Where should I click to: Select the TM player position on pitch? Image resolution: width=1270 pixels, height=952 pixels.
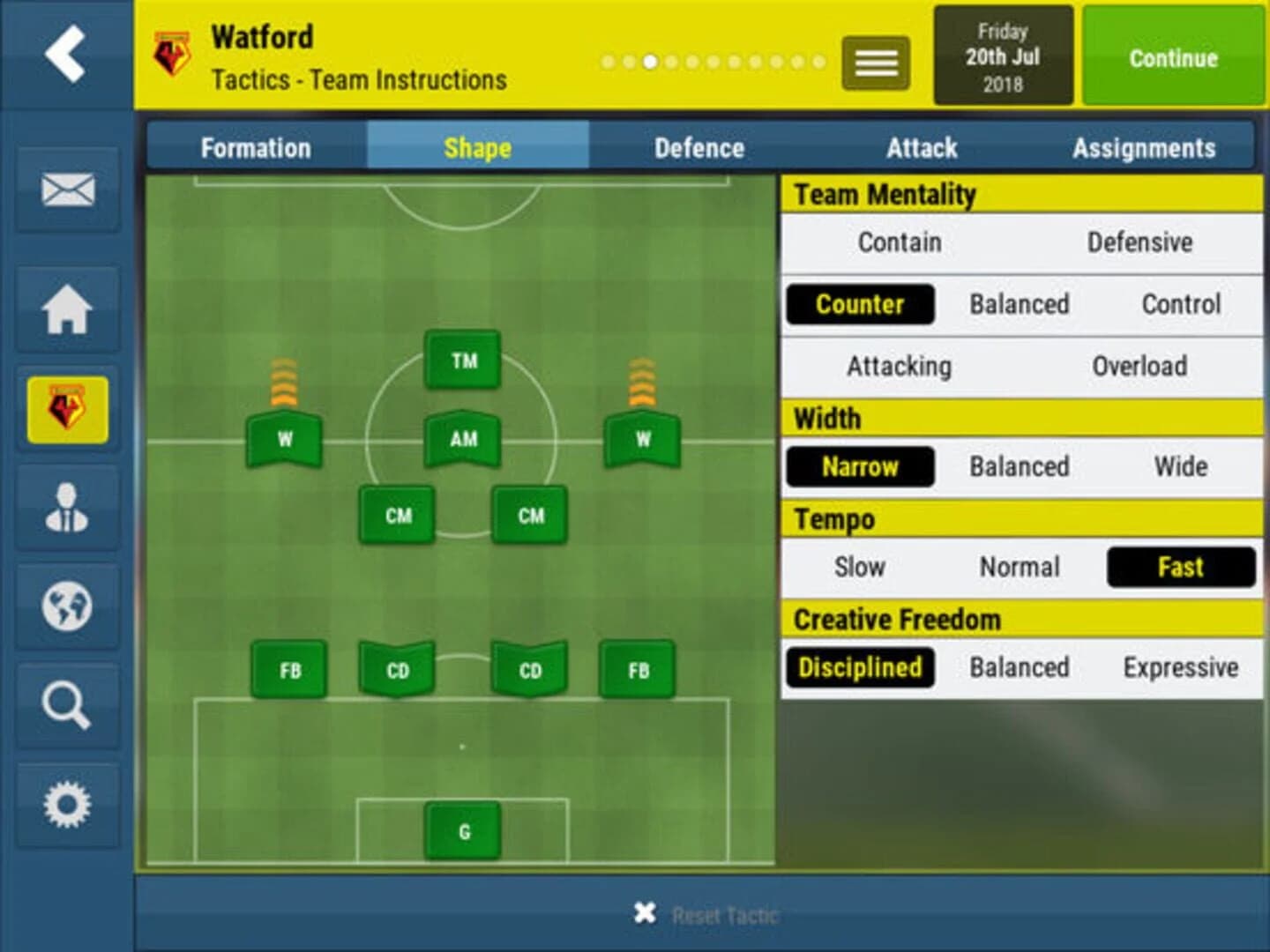pos(465,360)
